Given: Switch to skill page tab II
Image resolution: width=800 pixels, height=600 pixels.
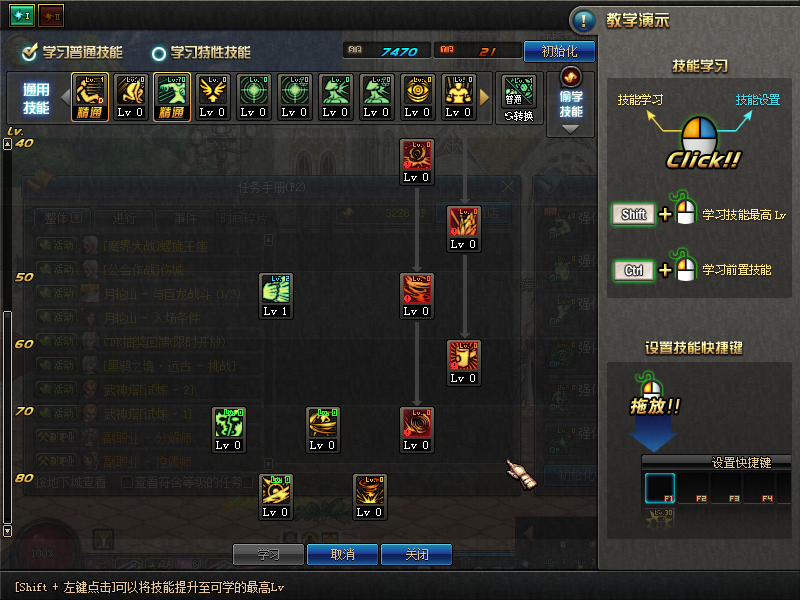Looking at the screenshot, I should click(x=49, y=17).
